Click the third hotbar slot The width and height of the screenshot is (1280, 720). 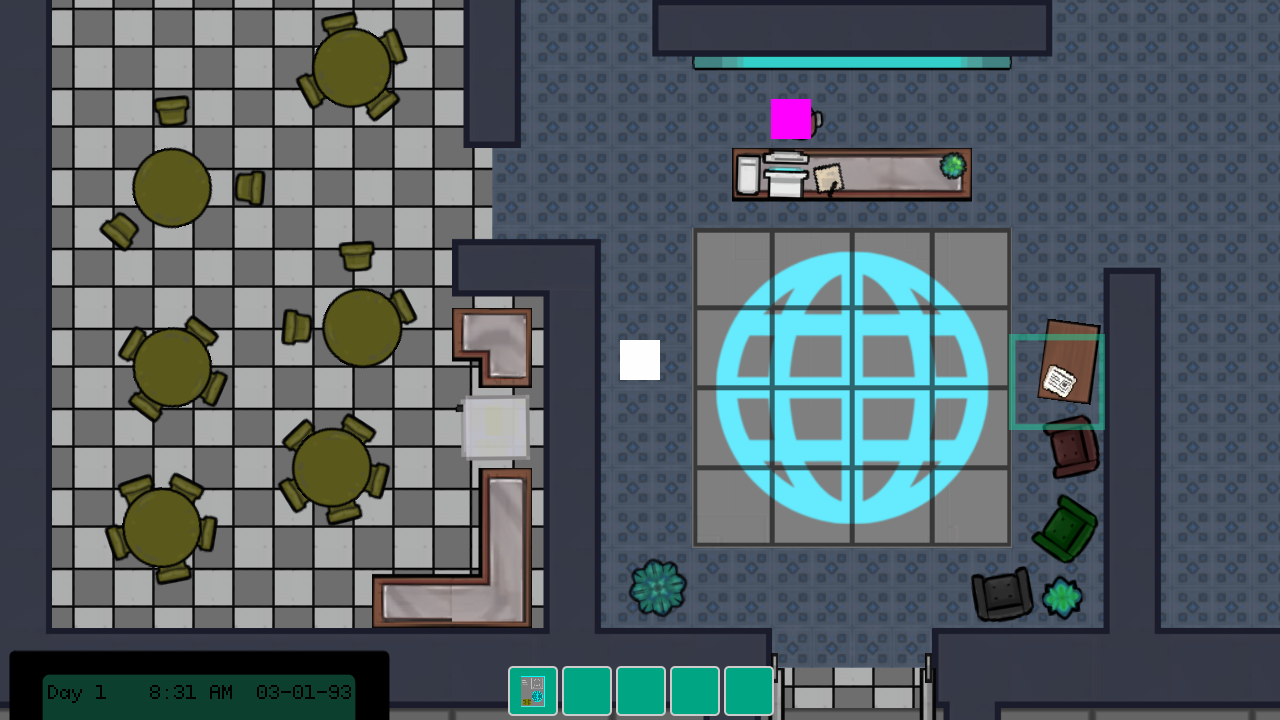(x=641, y=690)
